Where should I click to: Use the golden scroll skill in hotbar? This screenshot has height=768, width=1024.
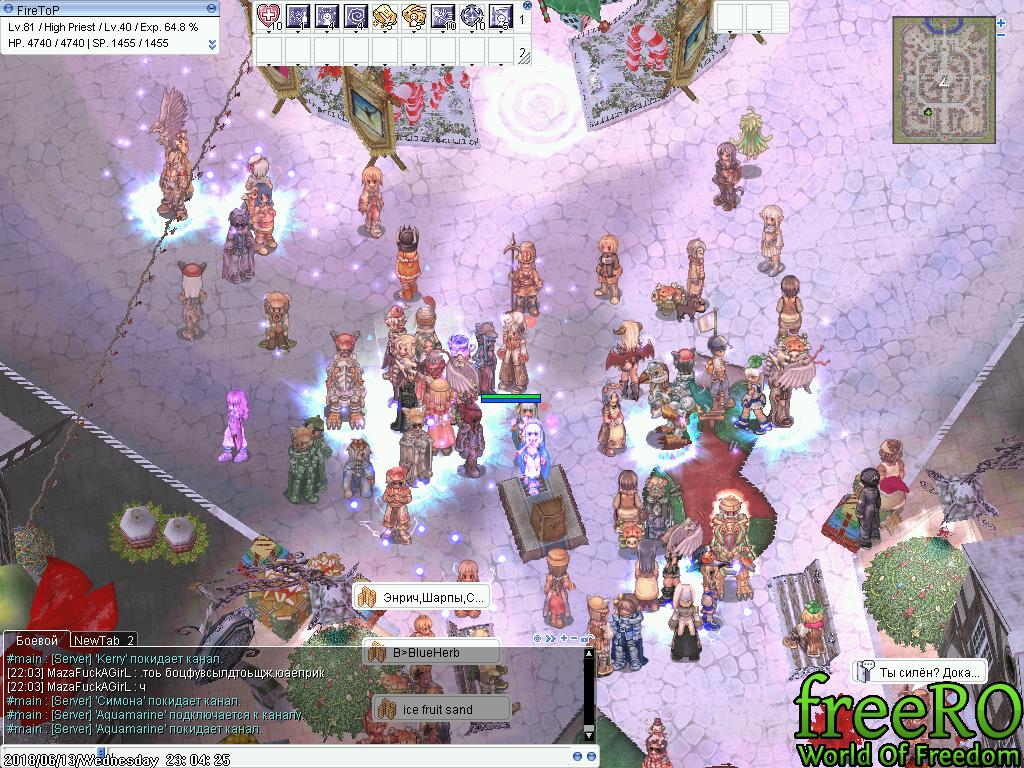pyautogui.click(x=385, y=16)
